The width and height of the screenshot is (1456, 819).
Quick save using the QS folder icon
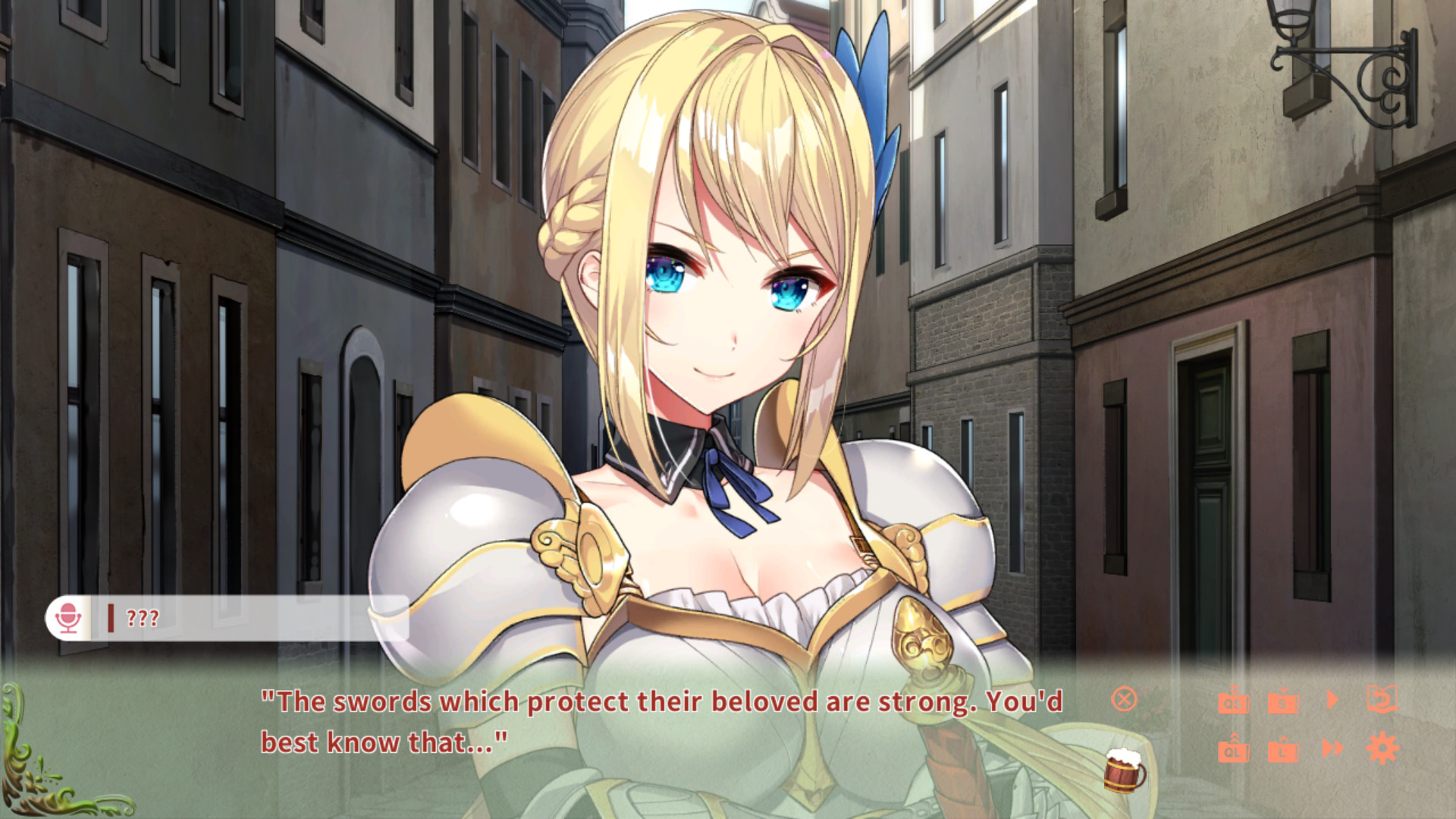[1234, 703]
